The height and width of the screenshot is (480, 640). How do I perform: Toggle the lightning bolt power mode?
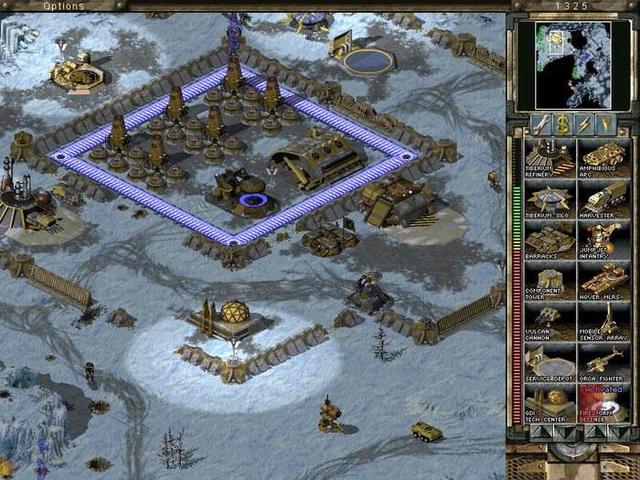click(x=584, y=124)
